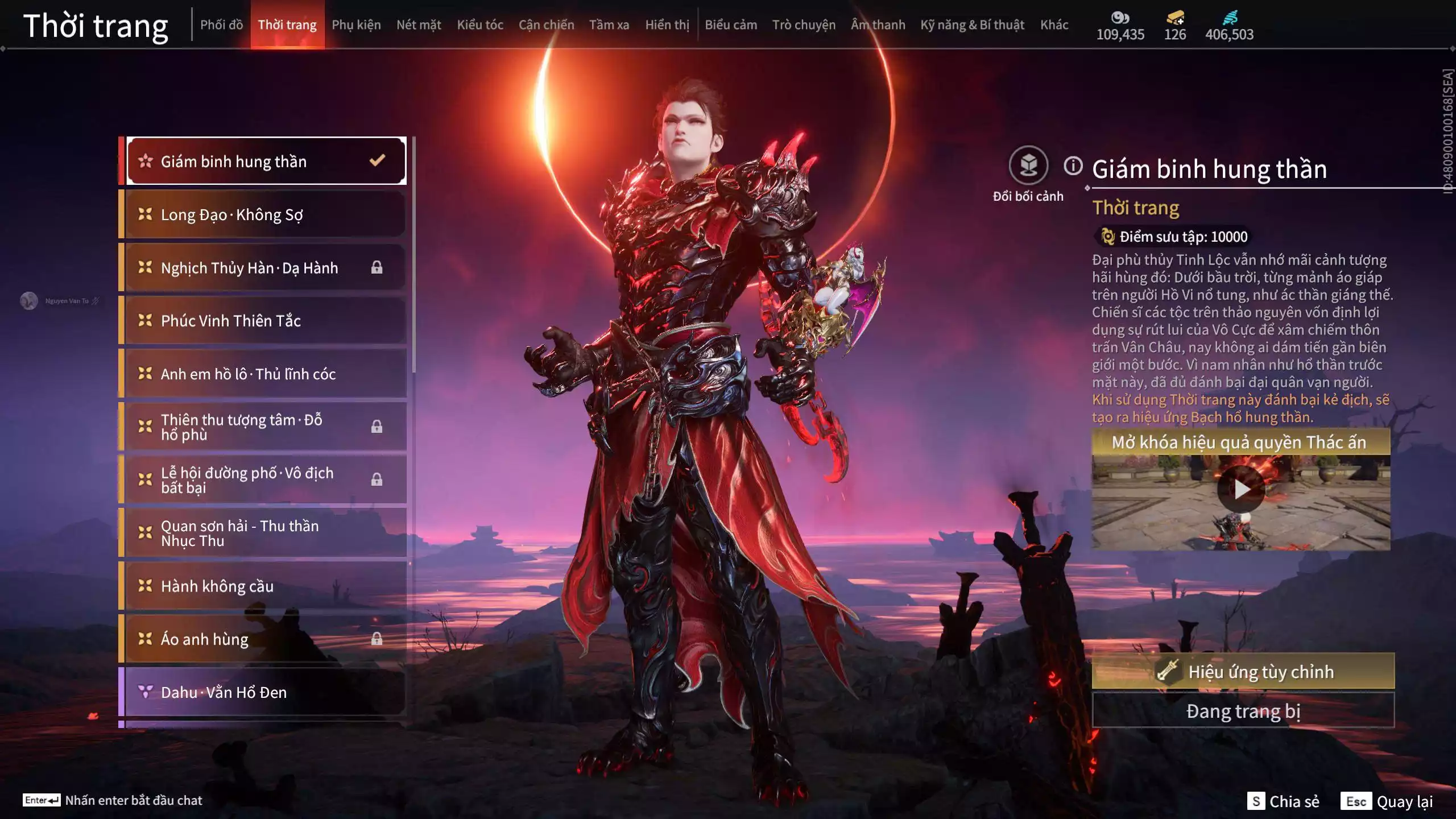Switch to the Phối đồ tab
This screenshot has width=1456, height=819.
point(221,25)
